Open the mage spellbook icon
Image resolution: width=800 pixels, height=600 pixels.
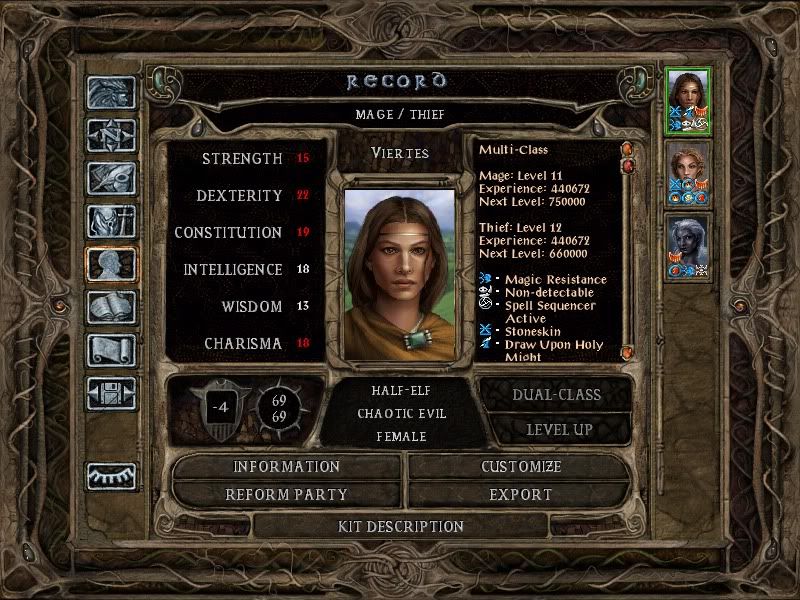(110, 307)
